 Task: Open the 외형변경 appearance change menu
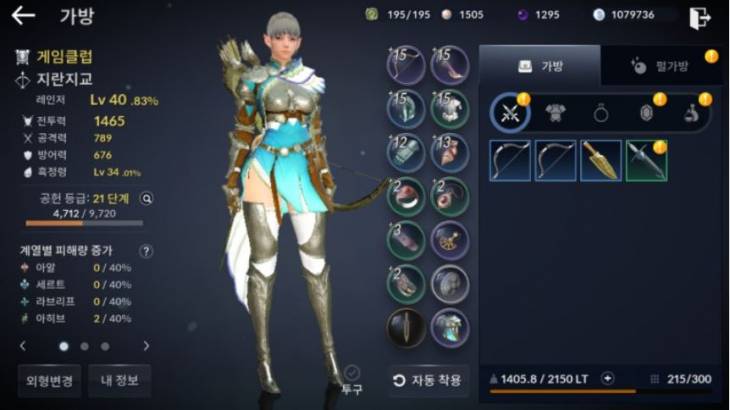[x=49, y=380]
